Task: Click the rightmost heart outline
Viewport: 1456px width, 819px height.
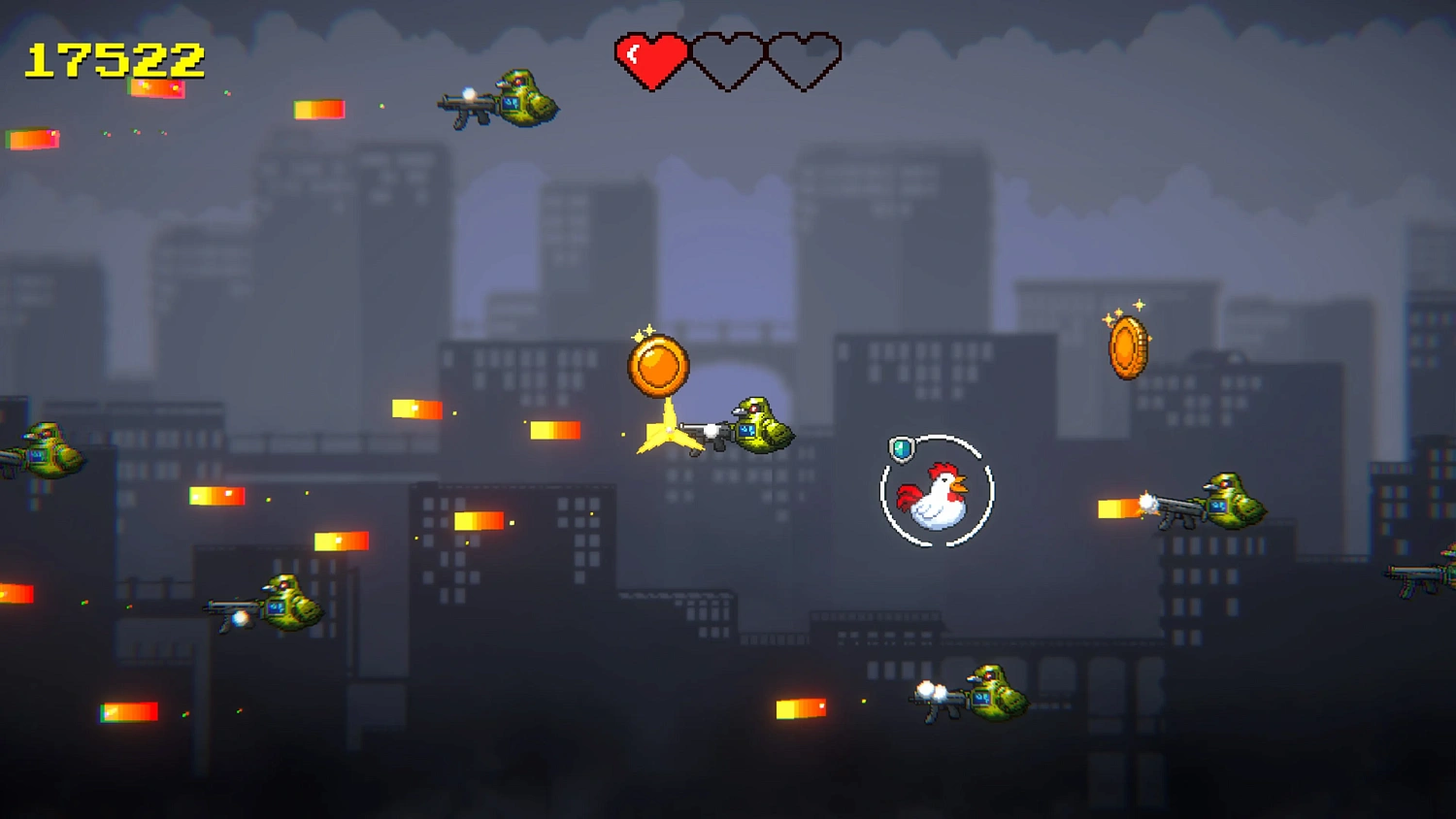Action: coord(802,60)
